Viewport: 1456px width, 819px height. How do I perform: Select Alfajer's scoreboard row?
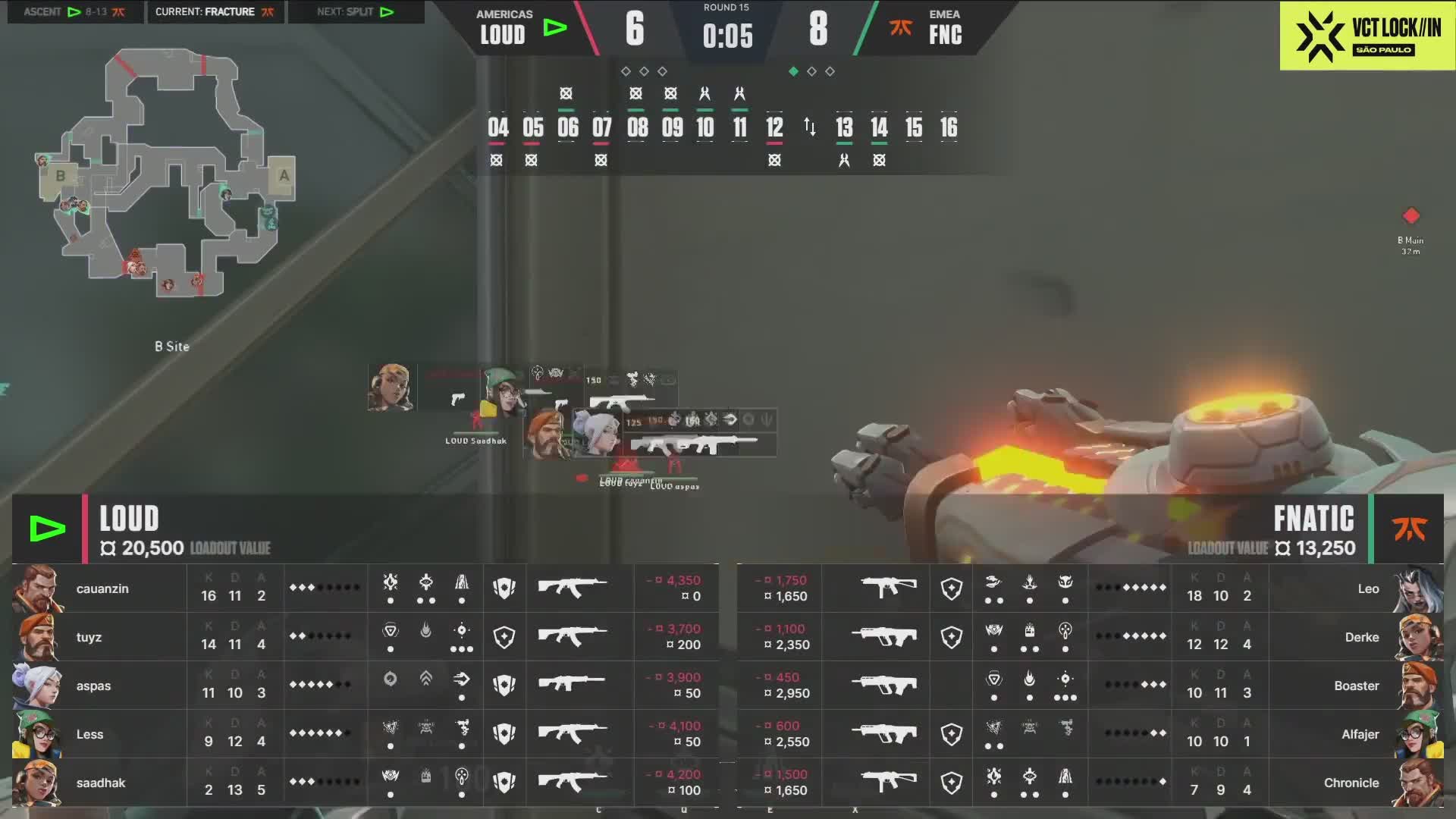1360,734
